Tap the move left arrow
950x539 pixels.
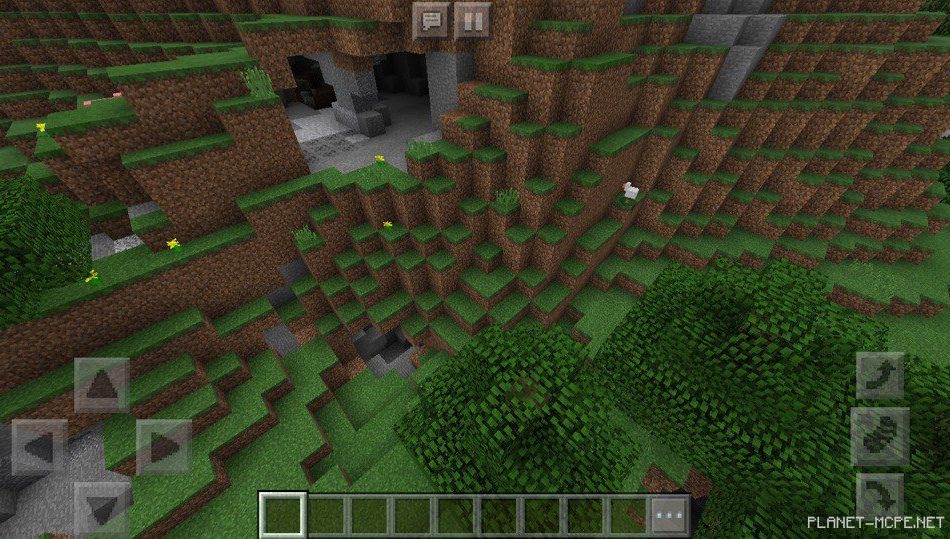pos(39,447)
